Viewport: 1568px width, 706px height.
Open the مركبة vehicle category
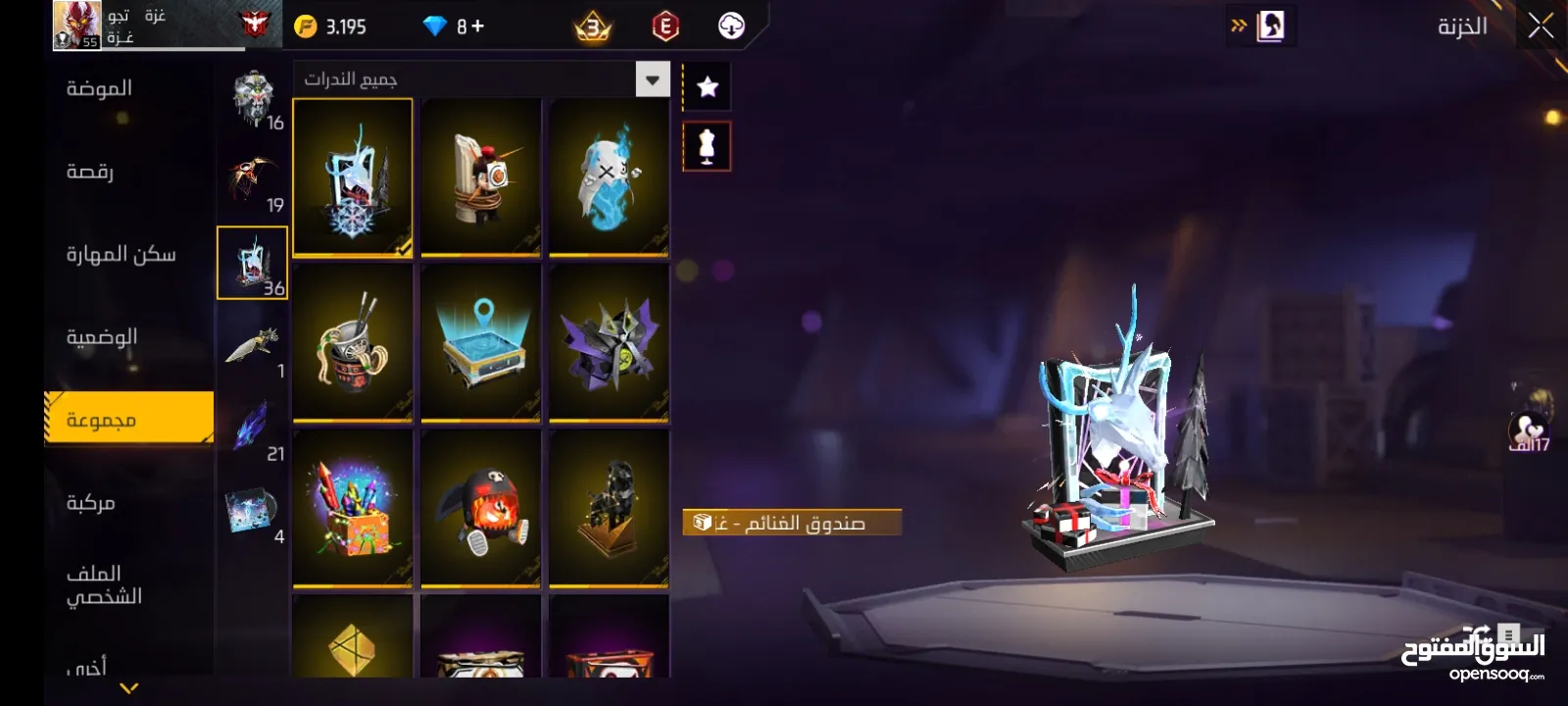tap(91, 503)
